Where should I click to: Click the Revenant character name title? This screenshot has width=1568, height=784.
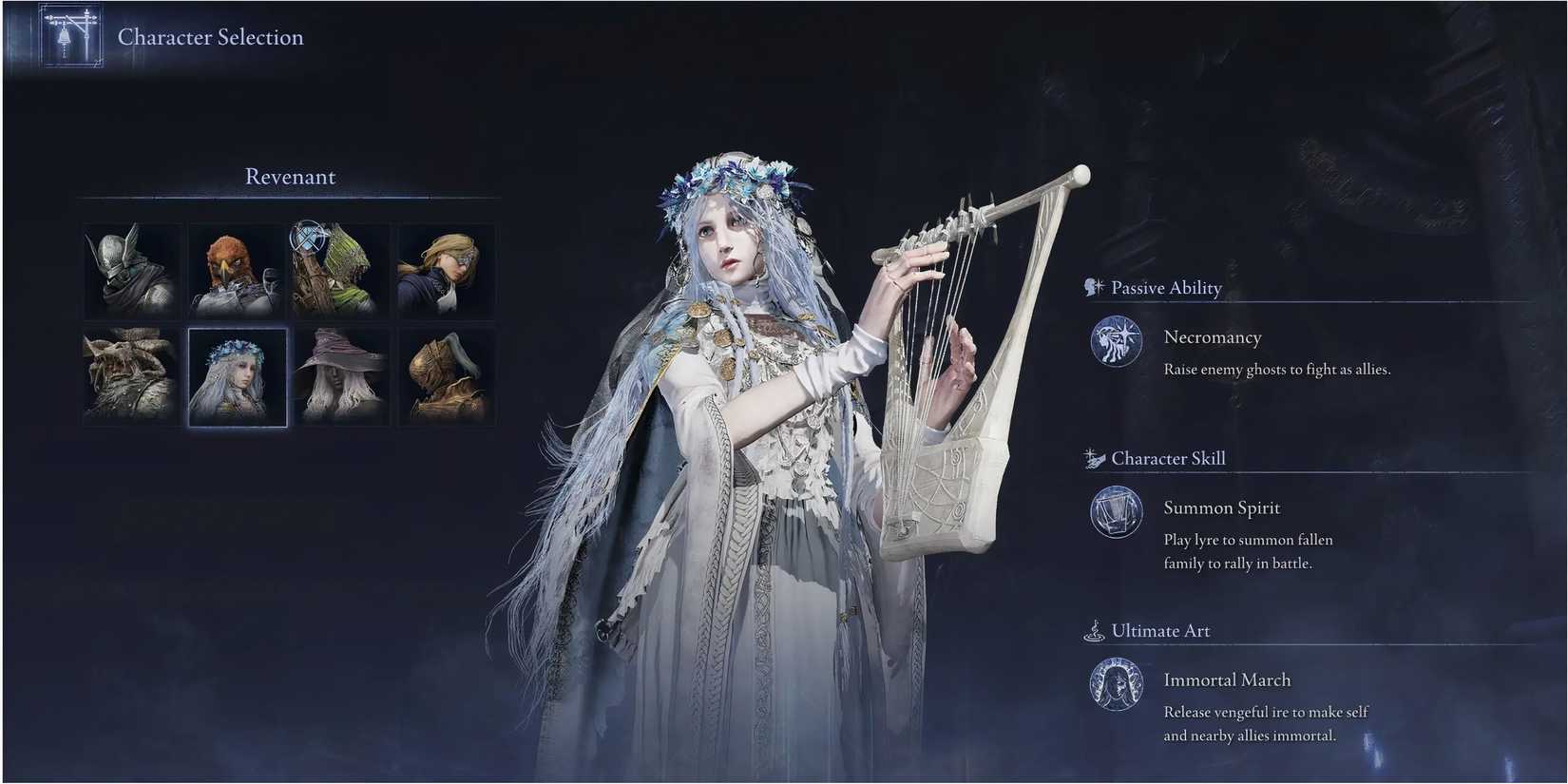click(290, 176)
